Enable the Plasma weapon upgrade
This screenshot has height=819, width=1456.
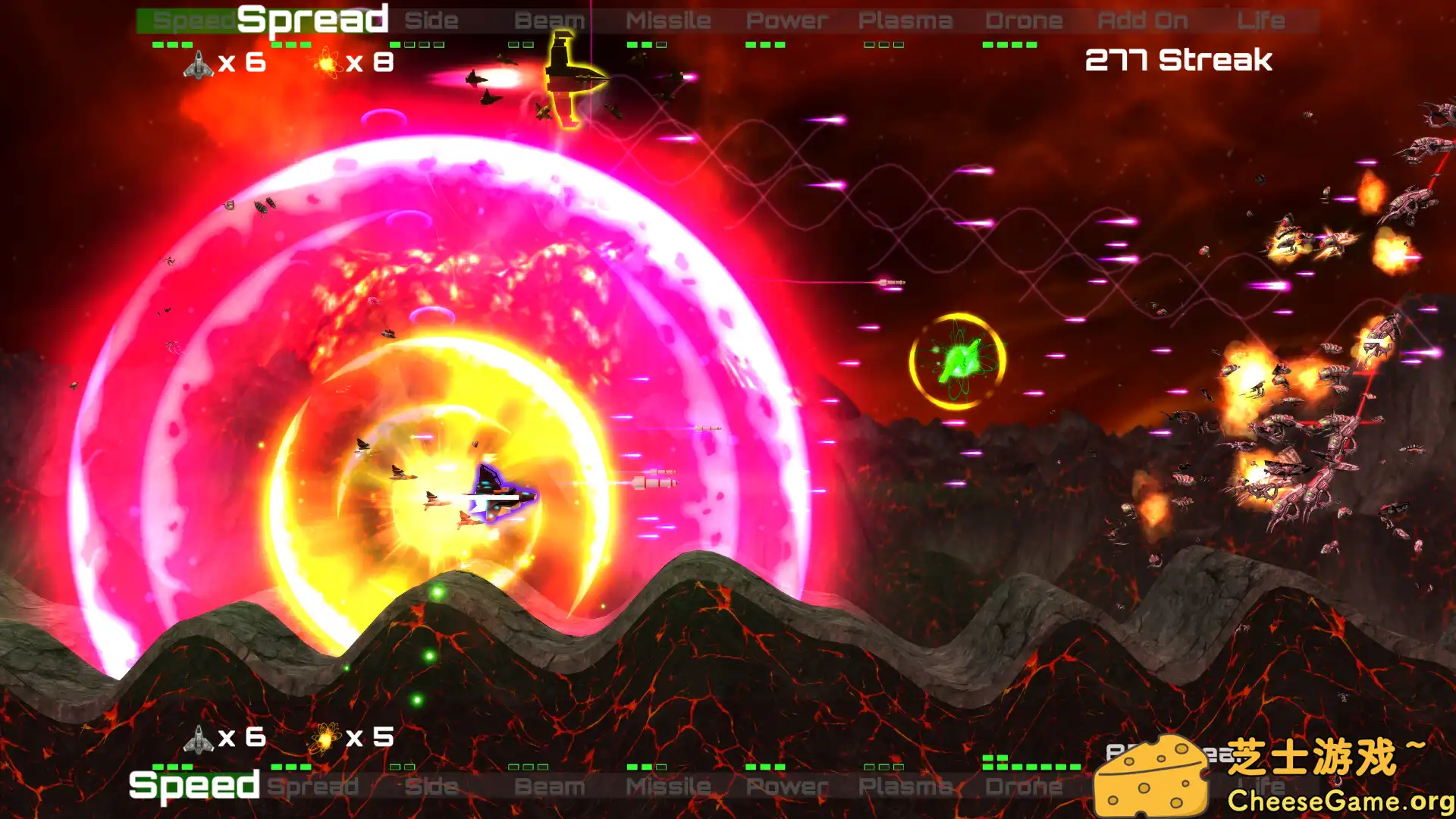coord(905,20)
